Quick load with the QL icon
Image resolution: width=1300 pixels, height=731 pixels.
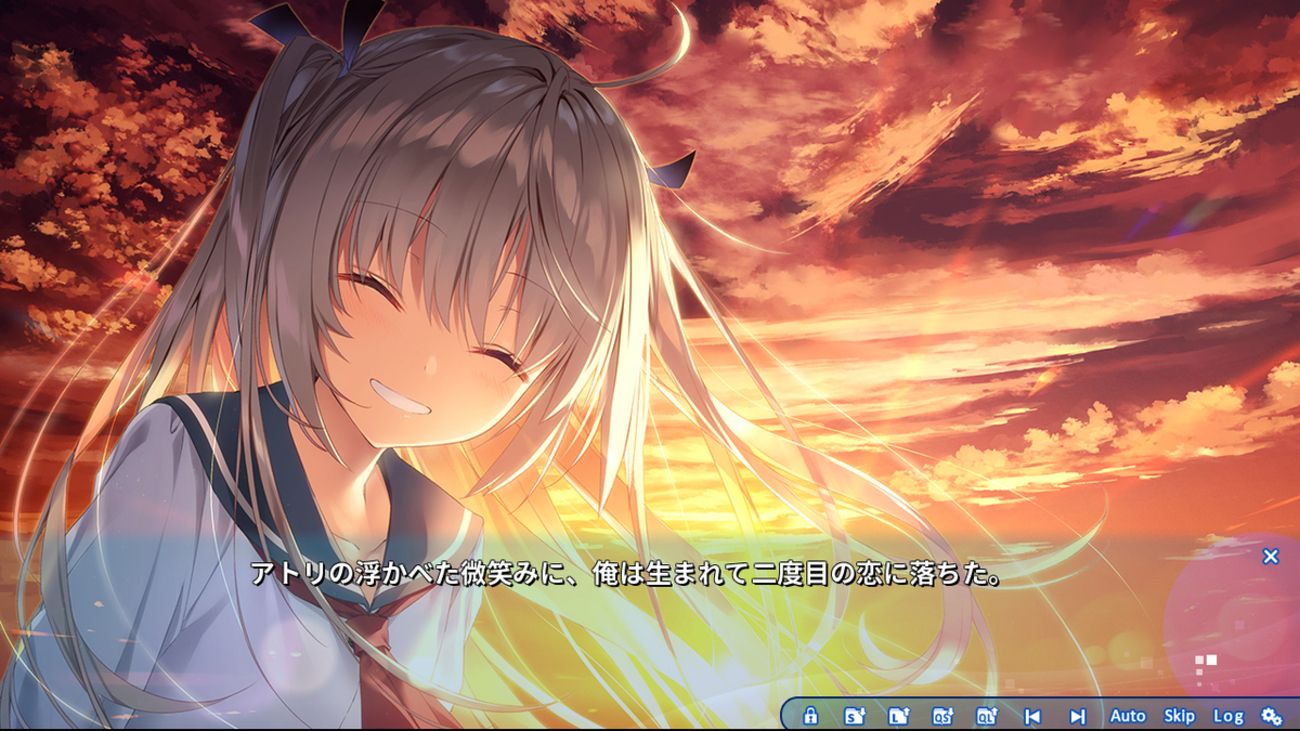tap(986, 716)
